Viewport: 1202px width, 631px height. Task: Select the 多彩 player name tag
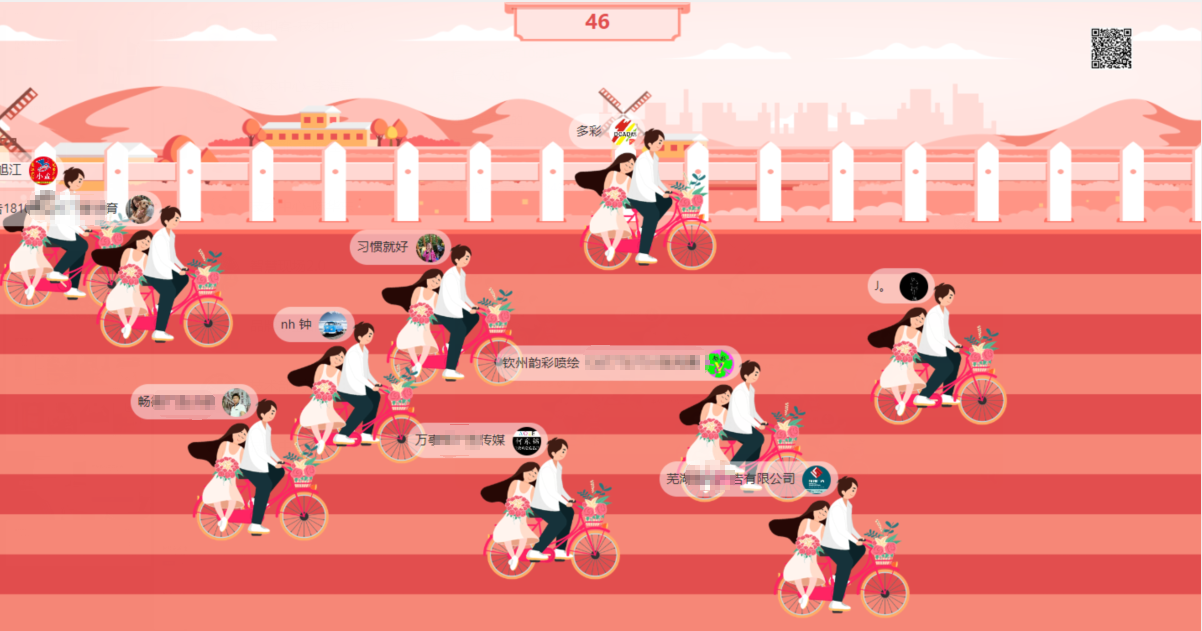point(606,132)
